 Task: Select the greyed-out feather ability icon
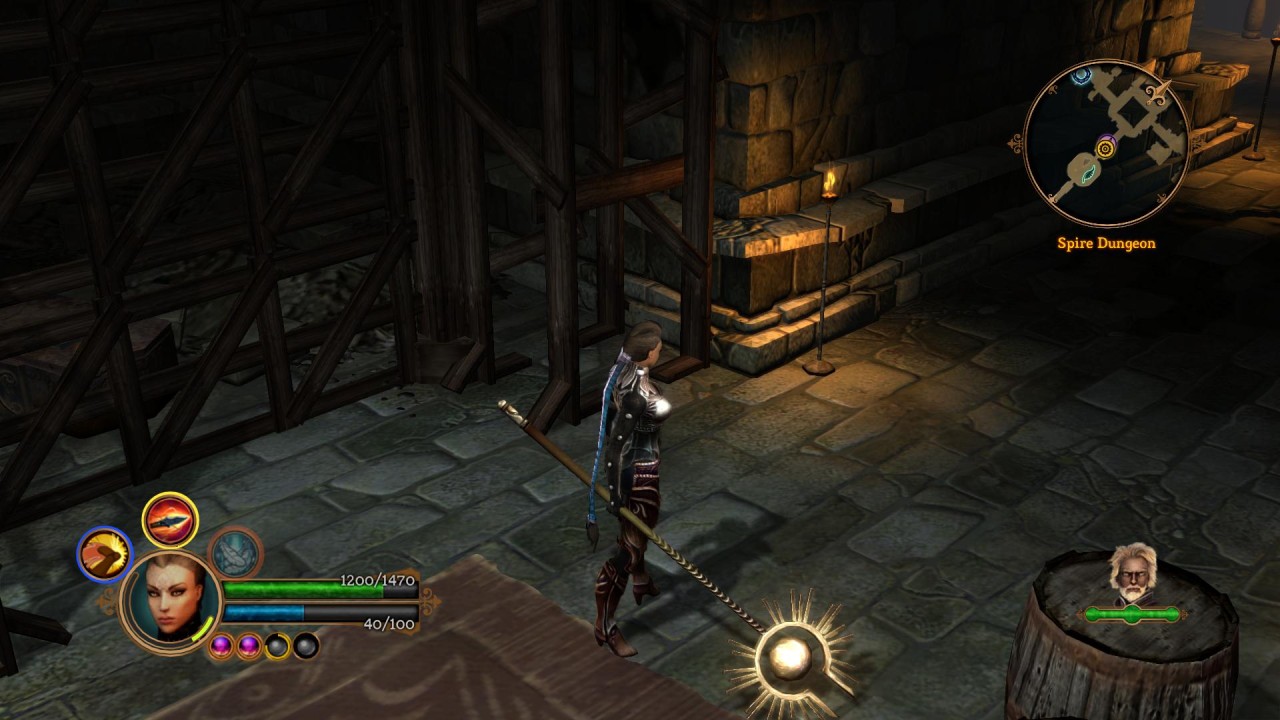pyautogui.click(x=236, y=553)
